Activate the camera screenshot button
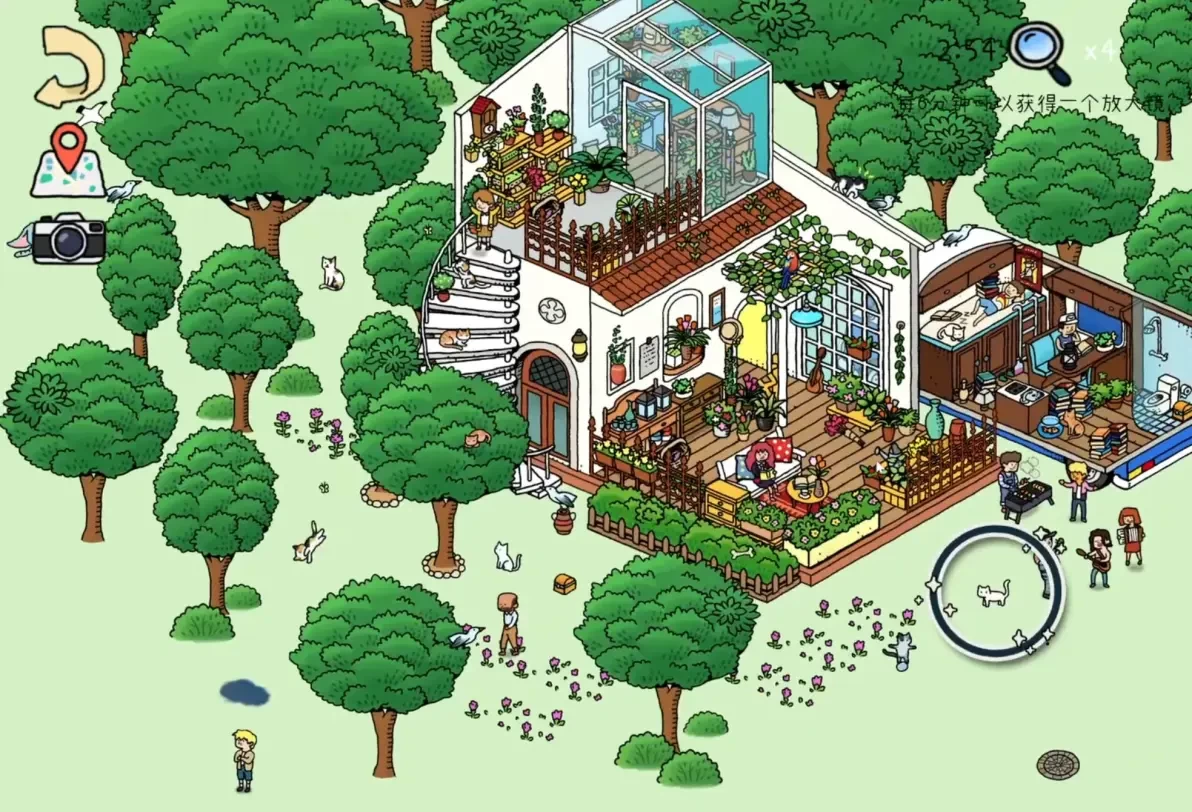 68,238
